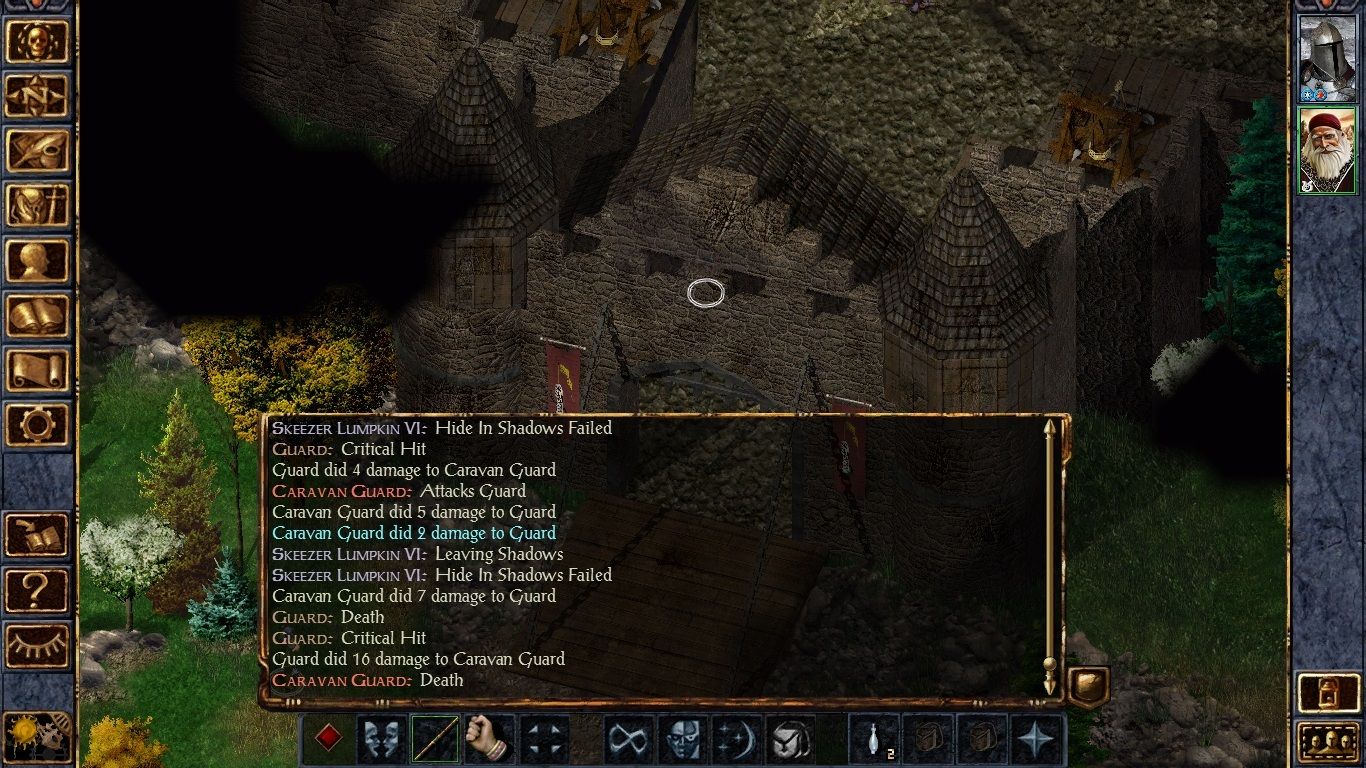Open the area map
Image resolution: width=1366 pixels, height=768 pixels.
[x=37, y=97]
